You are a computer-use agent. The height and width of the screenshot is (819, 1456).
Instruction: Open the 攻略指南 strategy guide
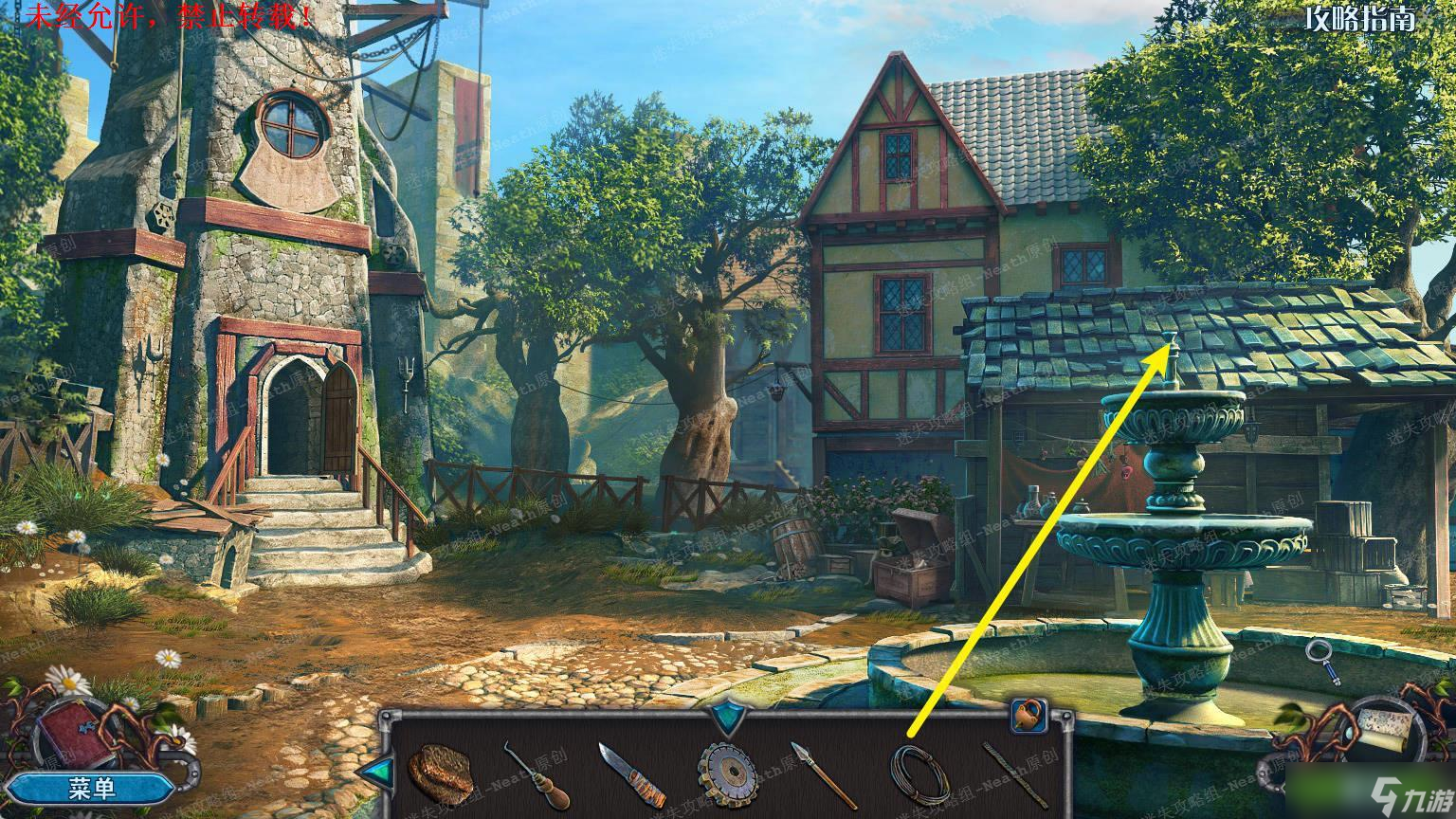tap(1359, 20)
